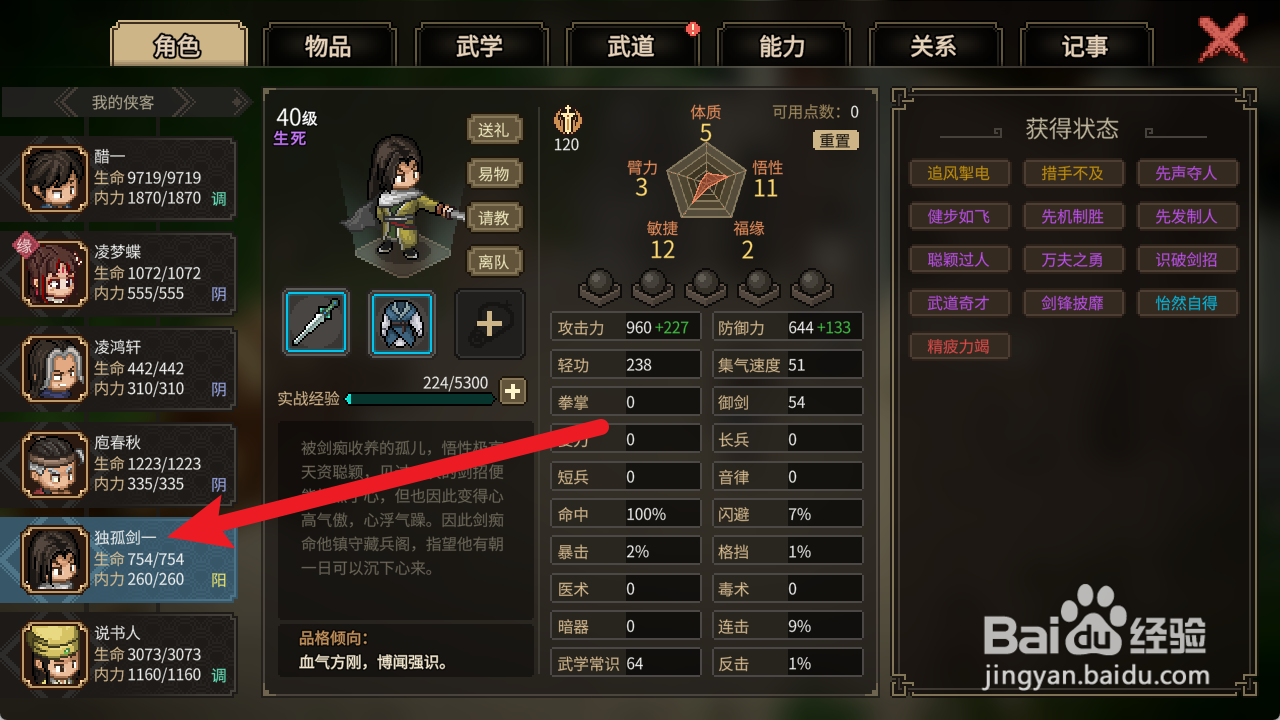Click the 重置 reset button for attribute points
Image resolution: width=1280 pixels, height=720 pixels.
pos(836,140)
